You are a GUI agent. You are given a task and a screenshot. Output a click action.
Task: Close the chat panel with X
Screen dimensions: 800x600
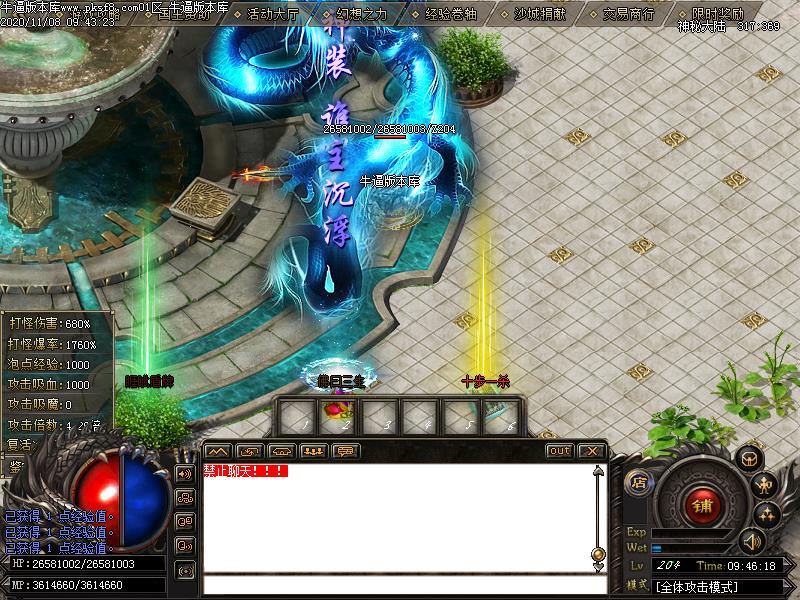[591, 451]
